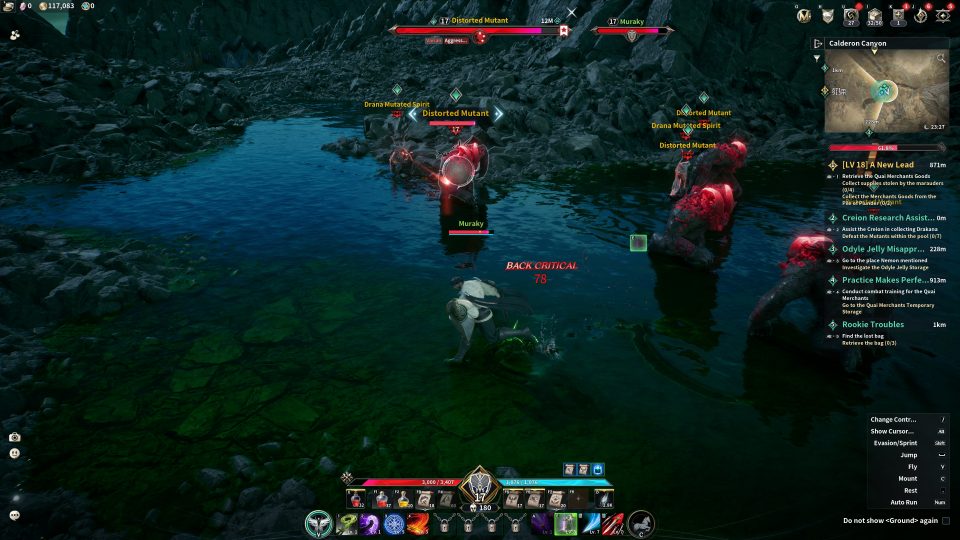Use the first red potion slot
960x540 pixels.
click(354, 499)
